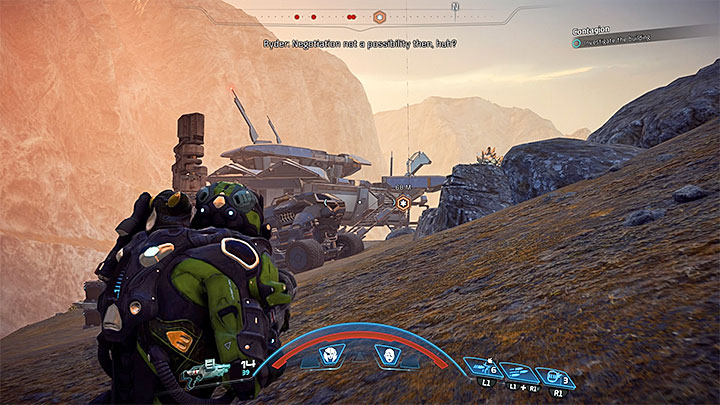Select the right squadmate portrait

[386, 353]
